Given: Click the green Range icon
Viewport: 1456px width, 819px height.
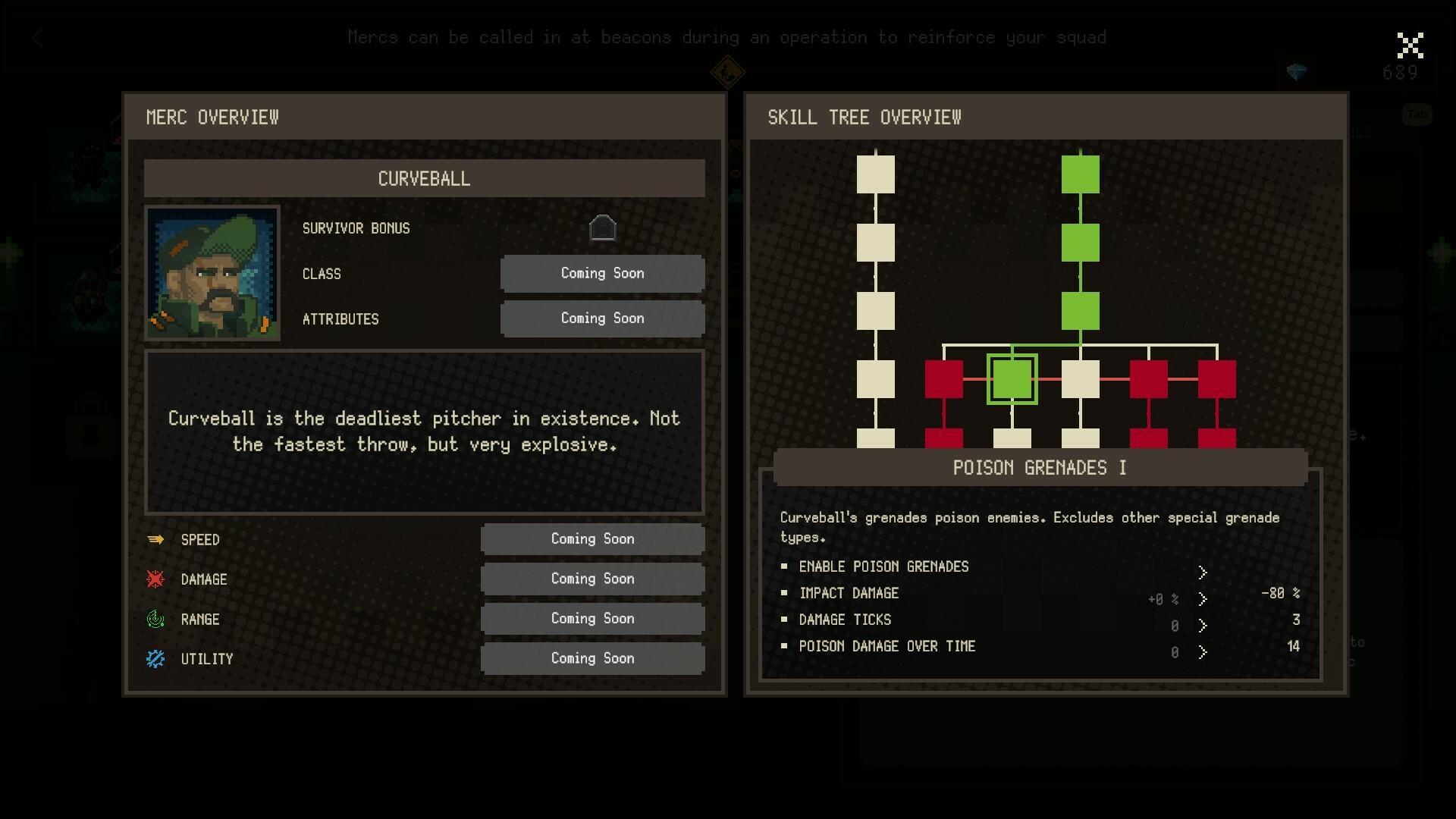Looking at the screenshot, I should 155,619.
